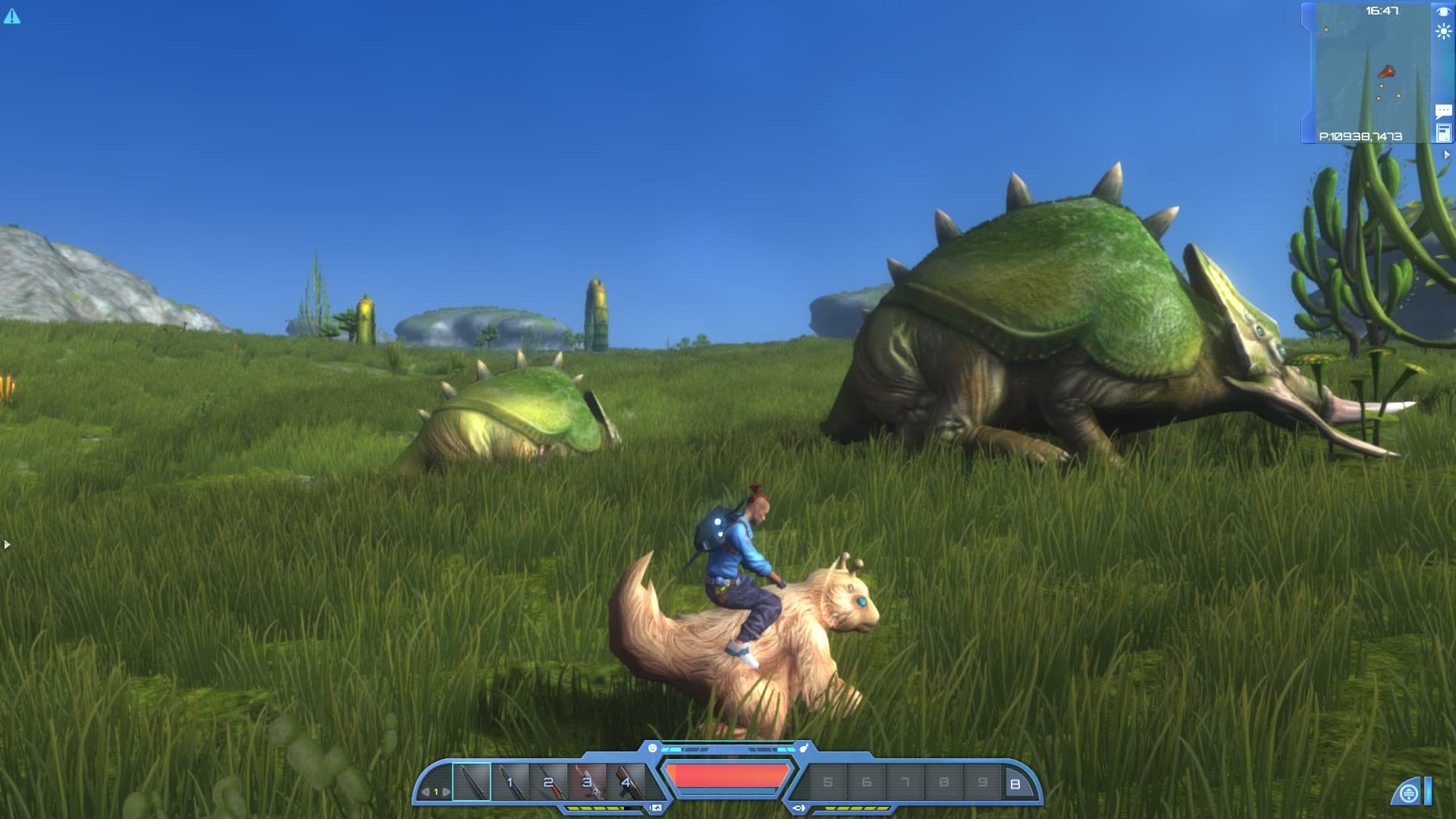Toggle the speaker icon near the right hotbar
The height and width of the screenshot is (819, 1456).
[799, 807]
